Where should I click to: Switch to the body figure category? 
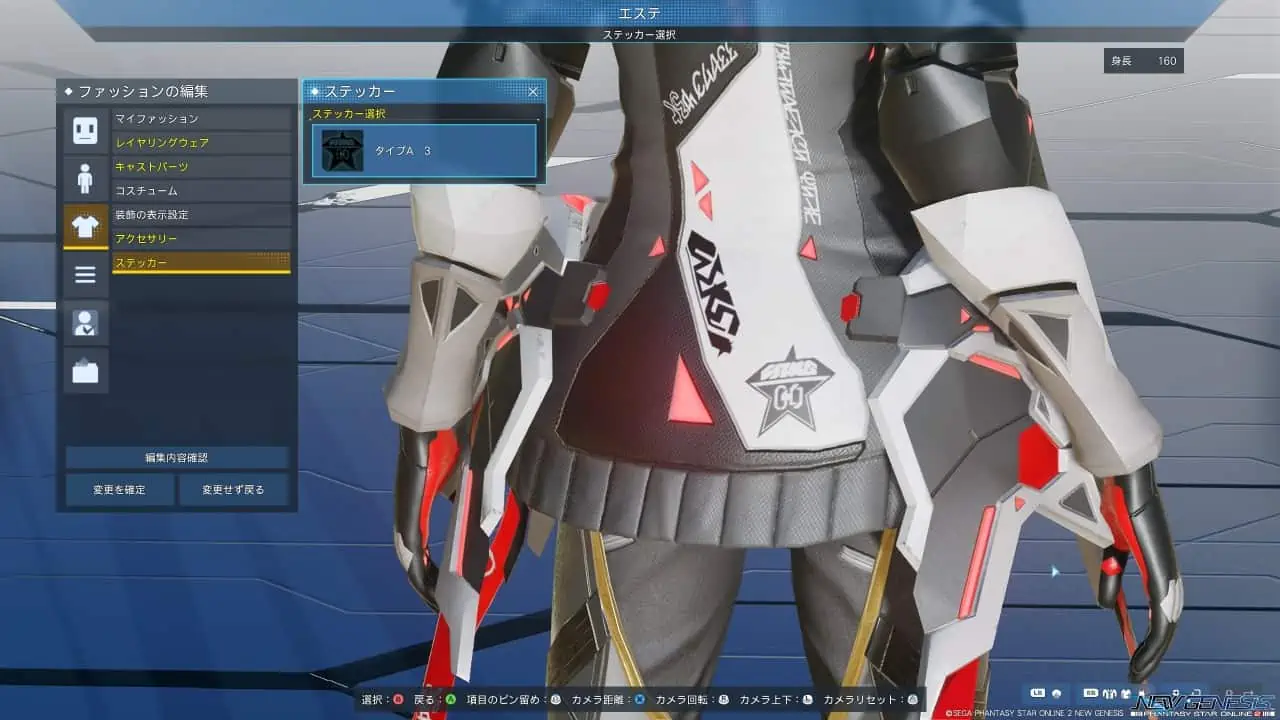85,179
